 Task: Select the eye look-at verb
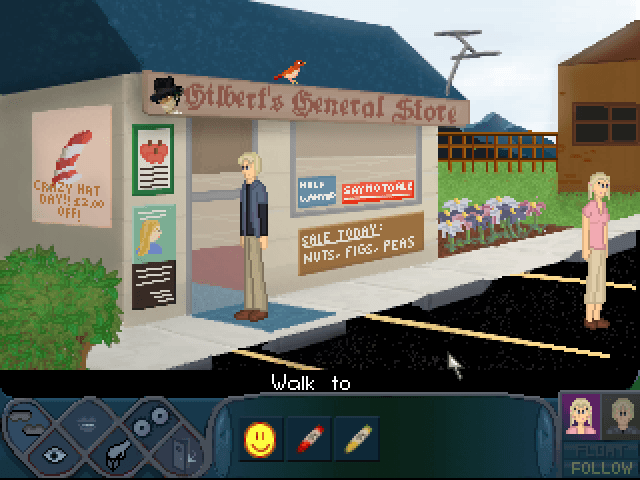(55, 452)
